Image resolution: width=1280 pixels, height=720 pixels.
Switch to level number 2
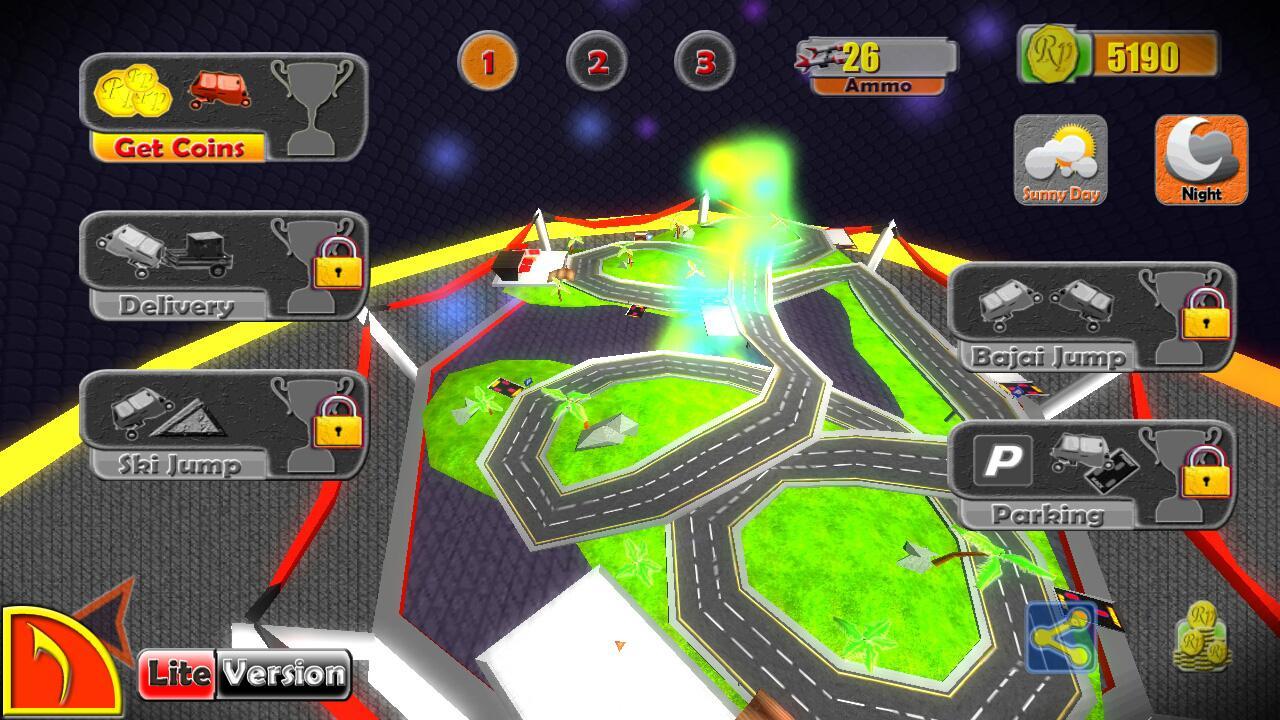click(x=597, y=62)
